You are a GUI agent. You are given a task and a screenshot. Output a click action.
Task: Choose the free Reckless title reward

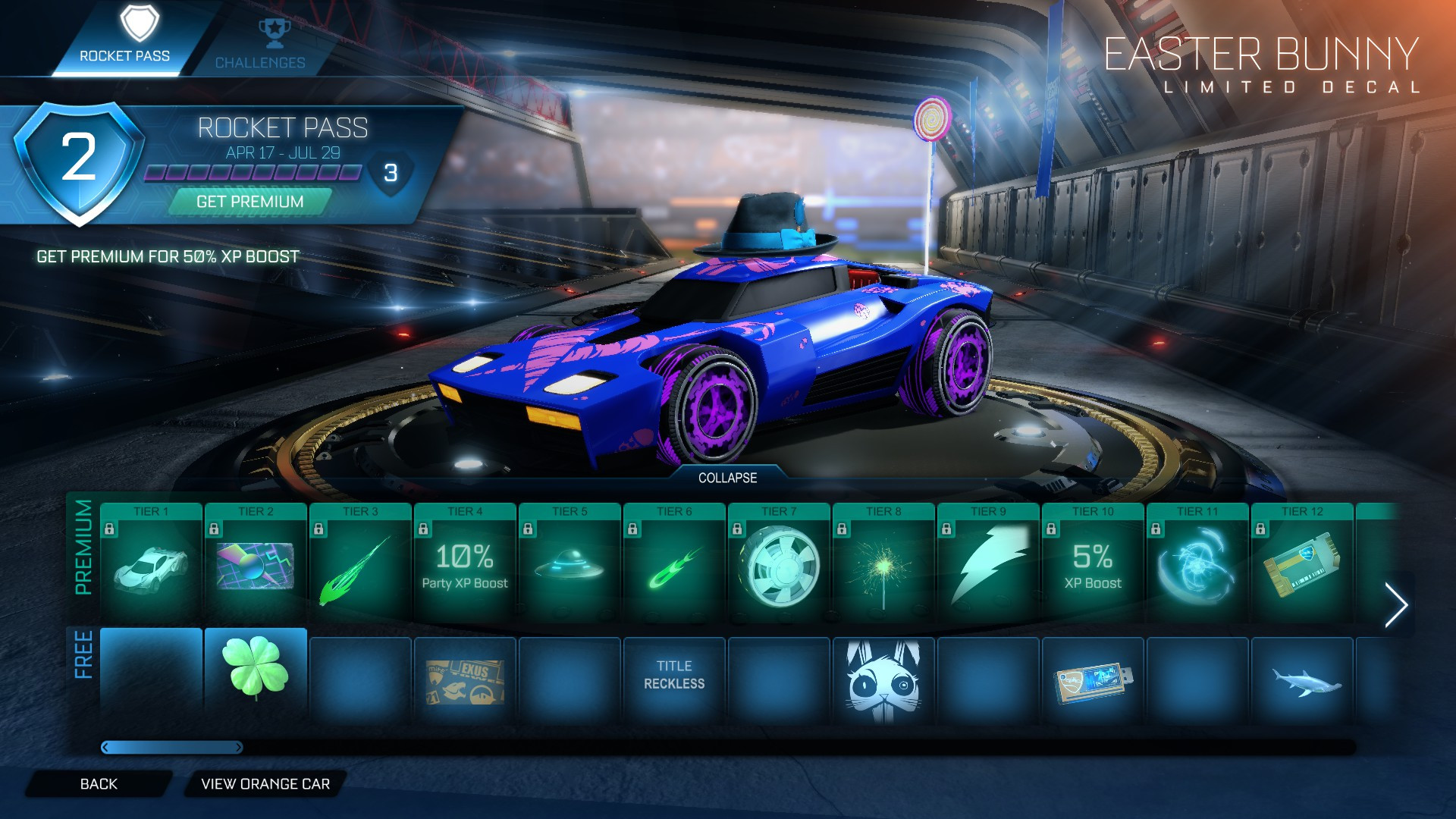tap(674, 675)
